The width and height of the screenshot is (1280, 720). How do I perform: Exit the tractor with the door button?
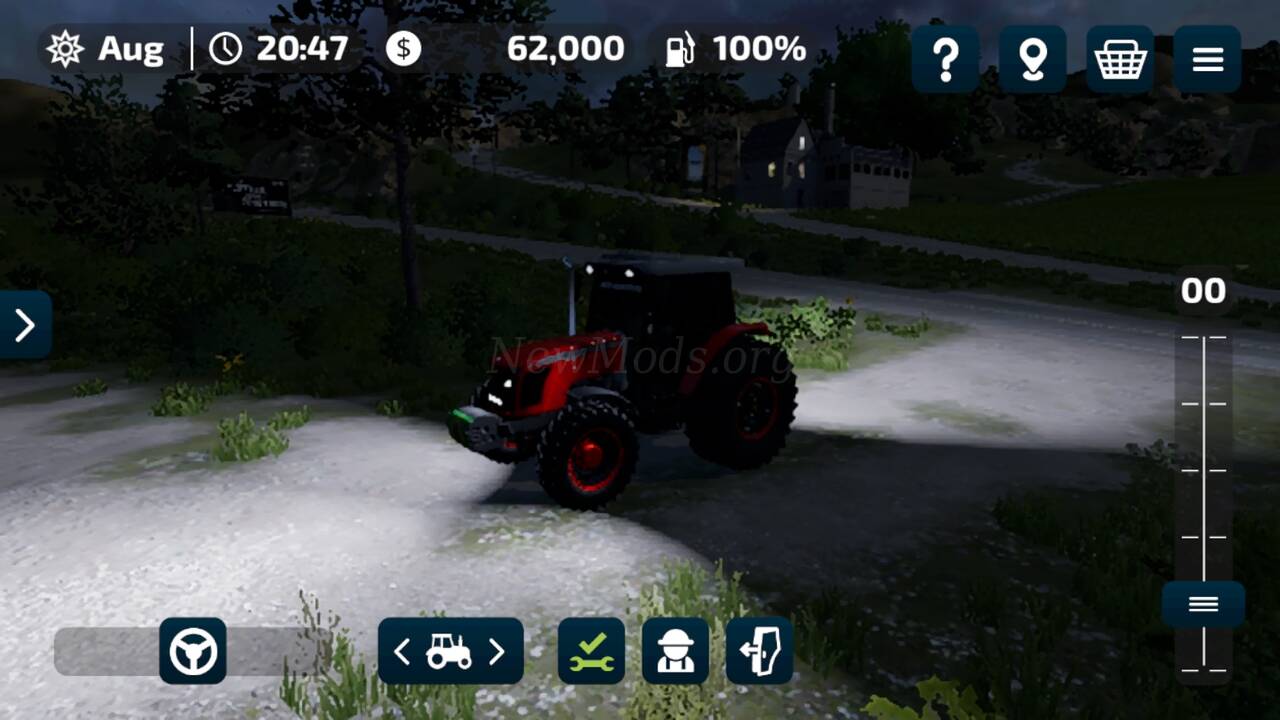[759, 651]
